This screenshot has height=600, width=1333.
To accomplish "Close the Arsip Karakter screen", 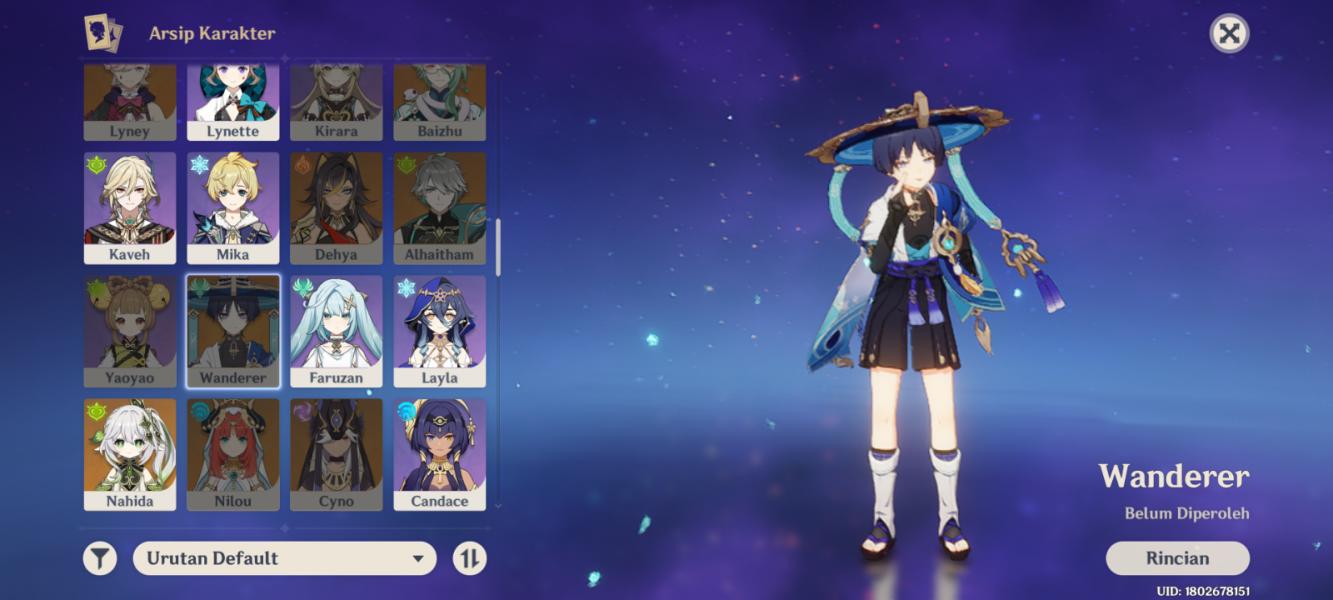I will (1229, 34).
